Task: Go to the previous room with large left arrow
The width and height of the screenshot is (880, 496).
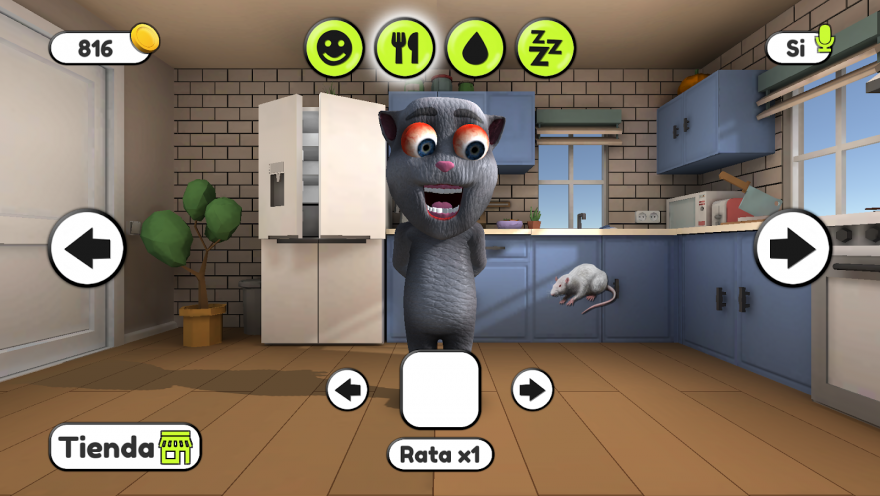Action: [87, 248]
